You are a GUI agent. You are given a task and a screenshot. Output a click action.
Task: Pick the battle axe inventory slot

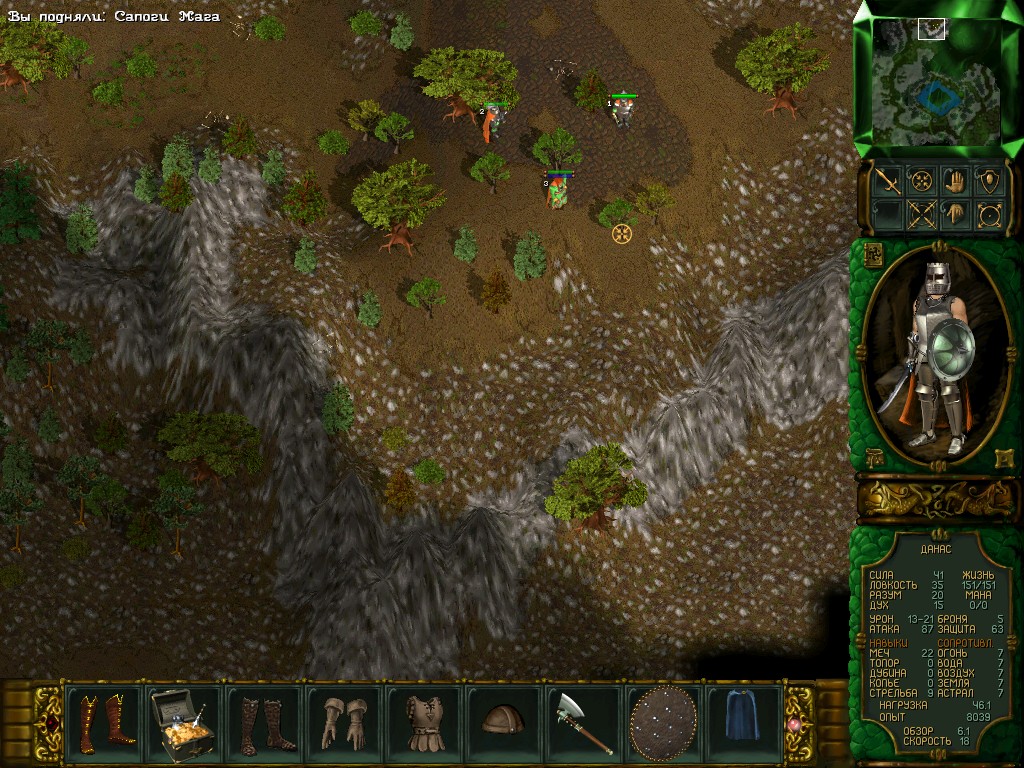[584, 722]
